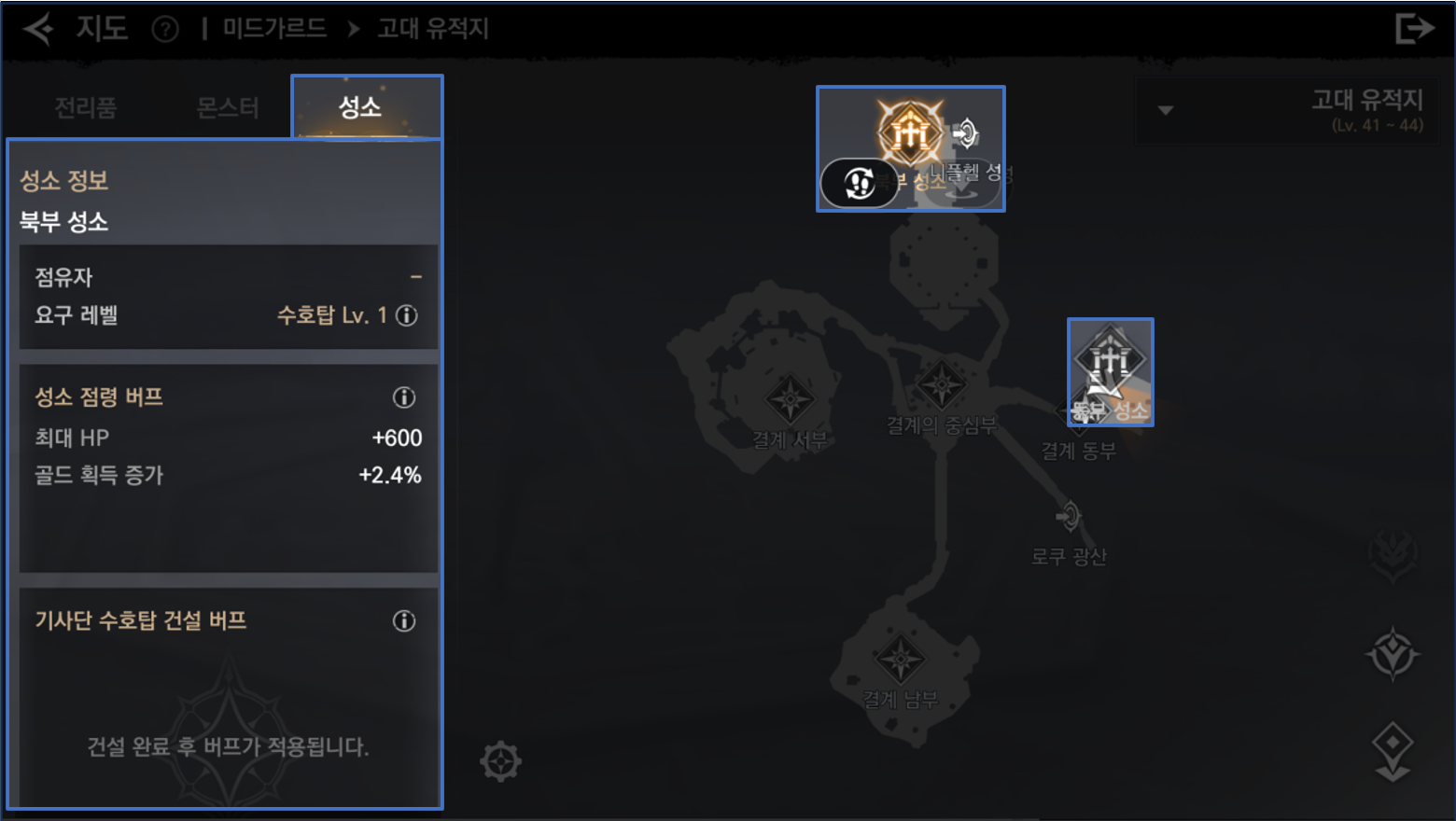Click the swirl icon button below 북부 성소
Screen dimensions: 1456x821
860,183
